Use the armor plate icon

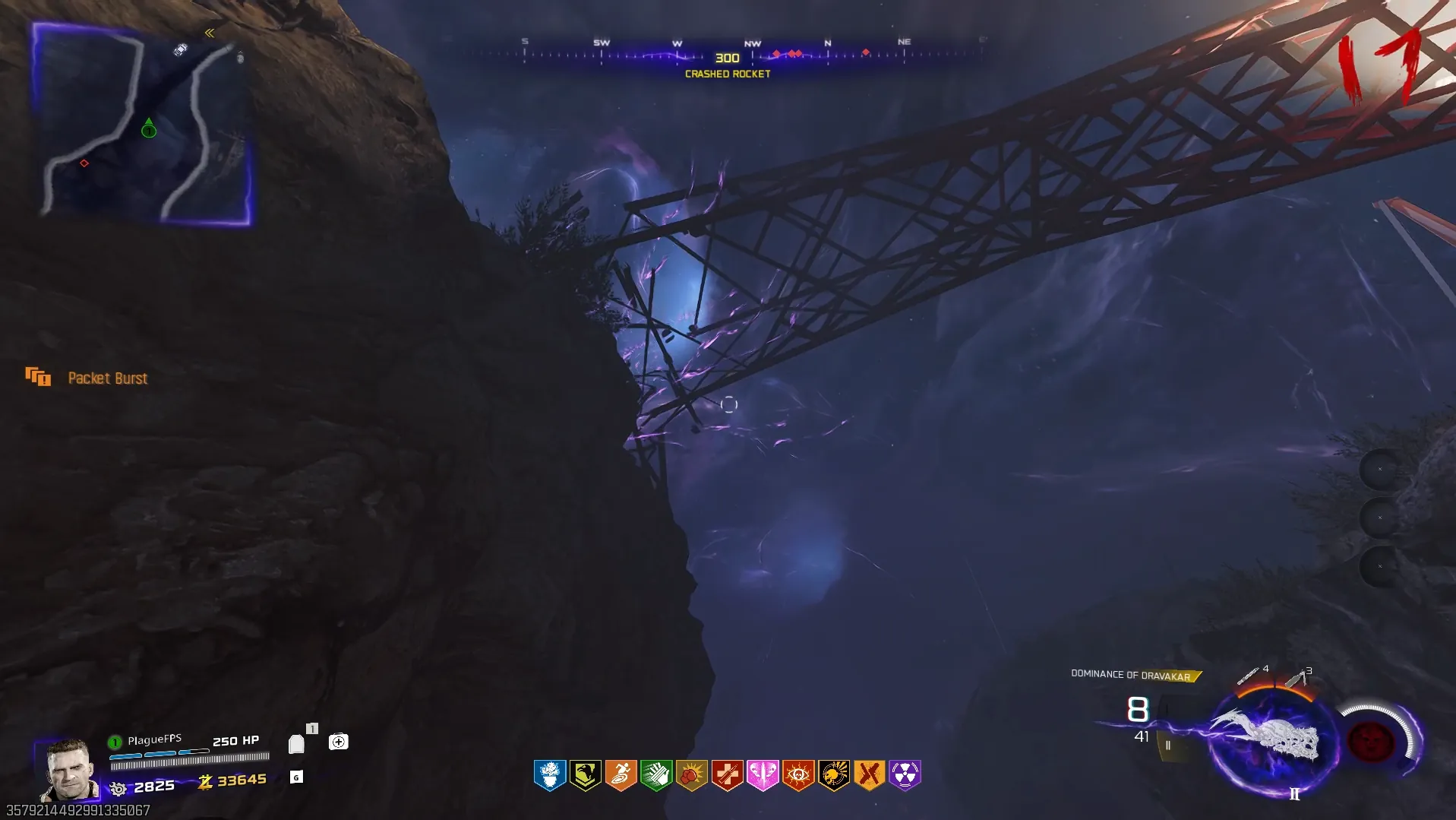(297, 744)
